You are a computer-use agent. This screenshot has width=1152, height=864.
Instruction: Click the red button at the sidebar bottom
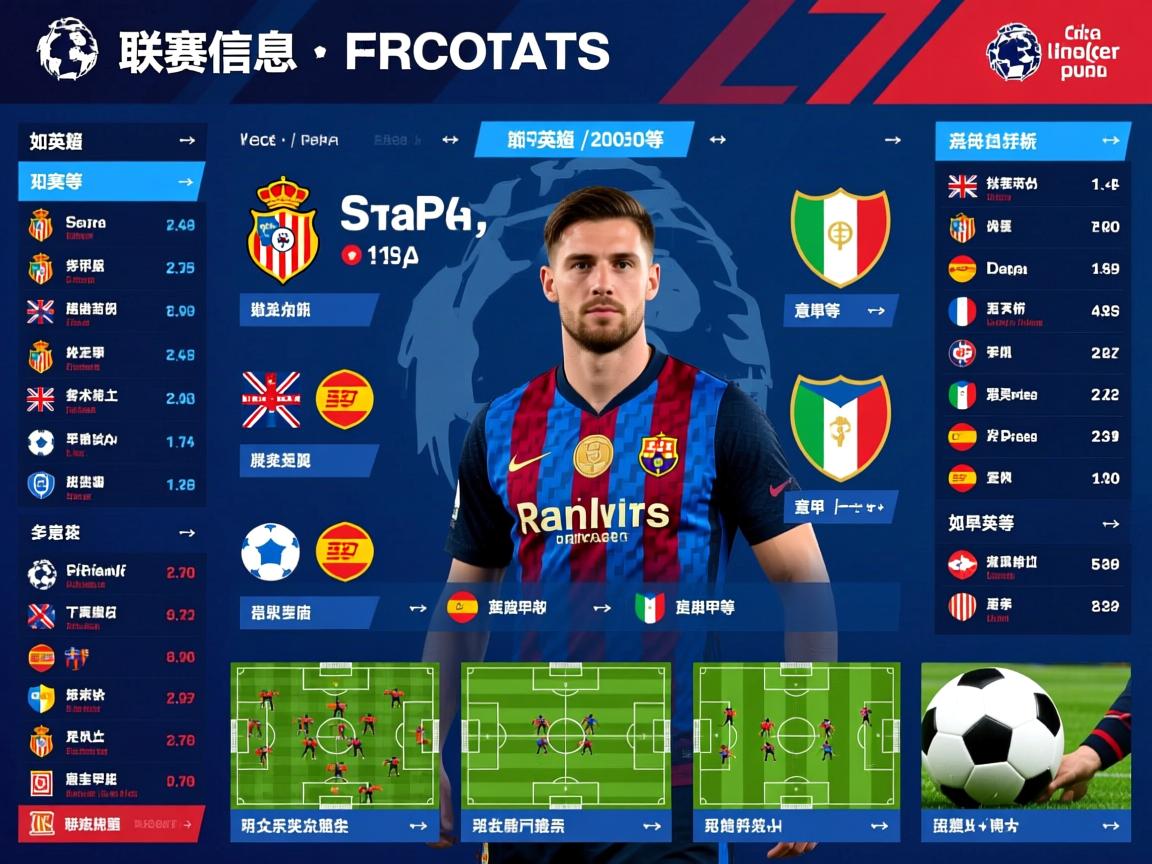[x=112, y=823]
